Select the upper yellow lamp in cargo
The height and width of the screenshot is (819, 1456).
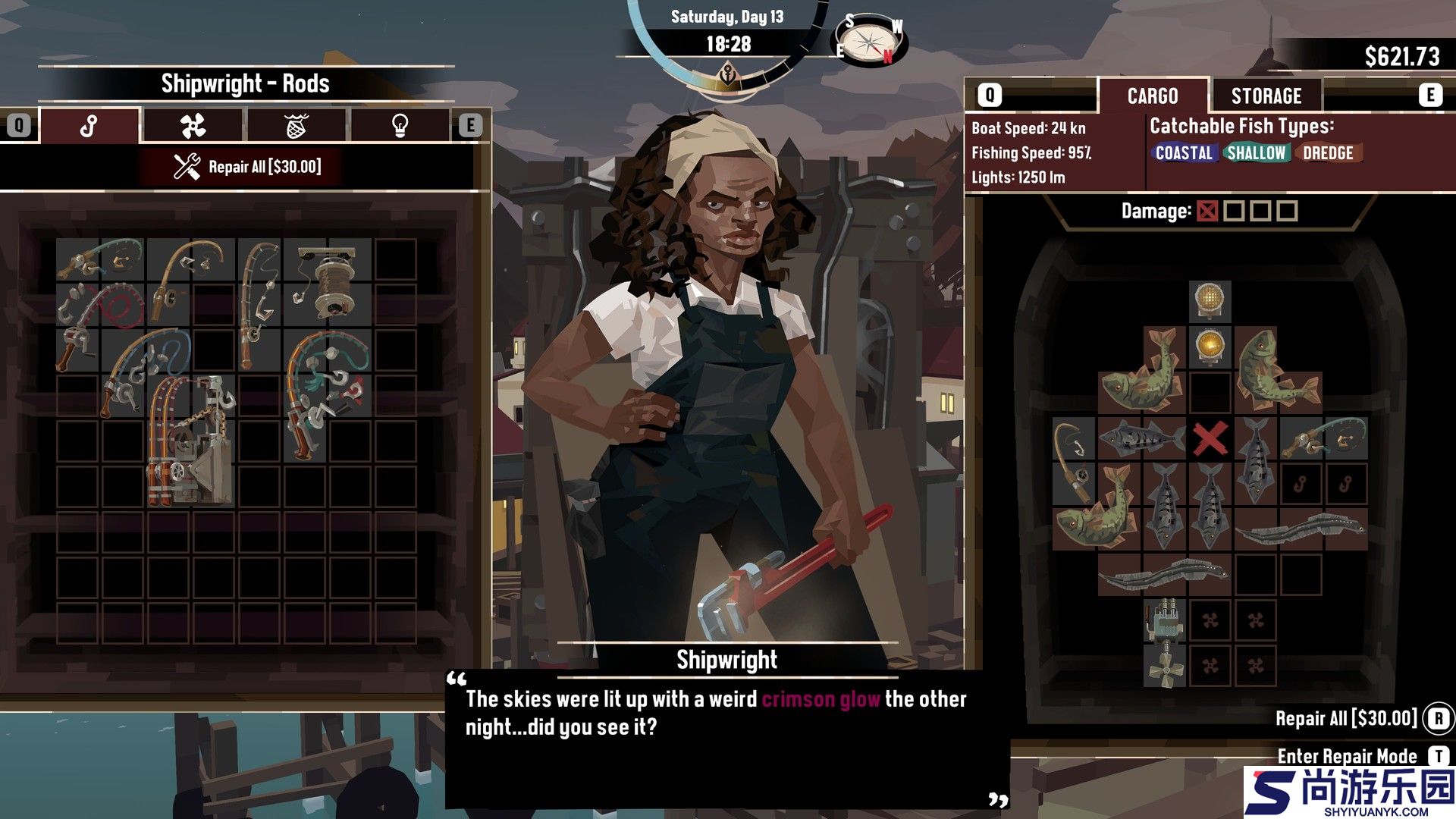(x=1210, y=300)
